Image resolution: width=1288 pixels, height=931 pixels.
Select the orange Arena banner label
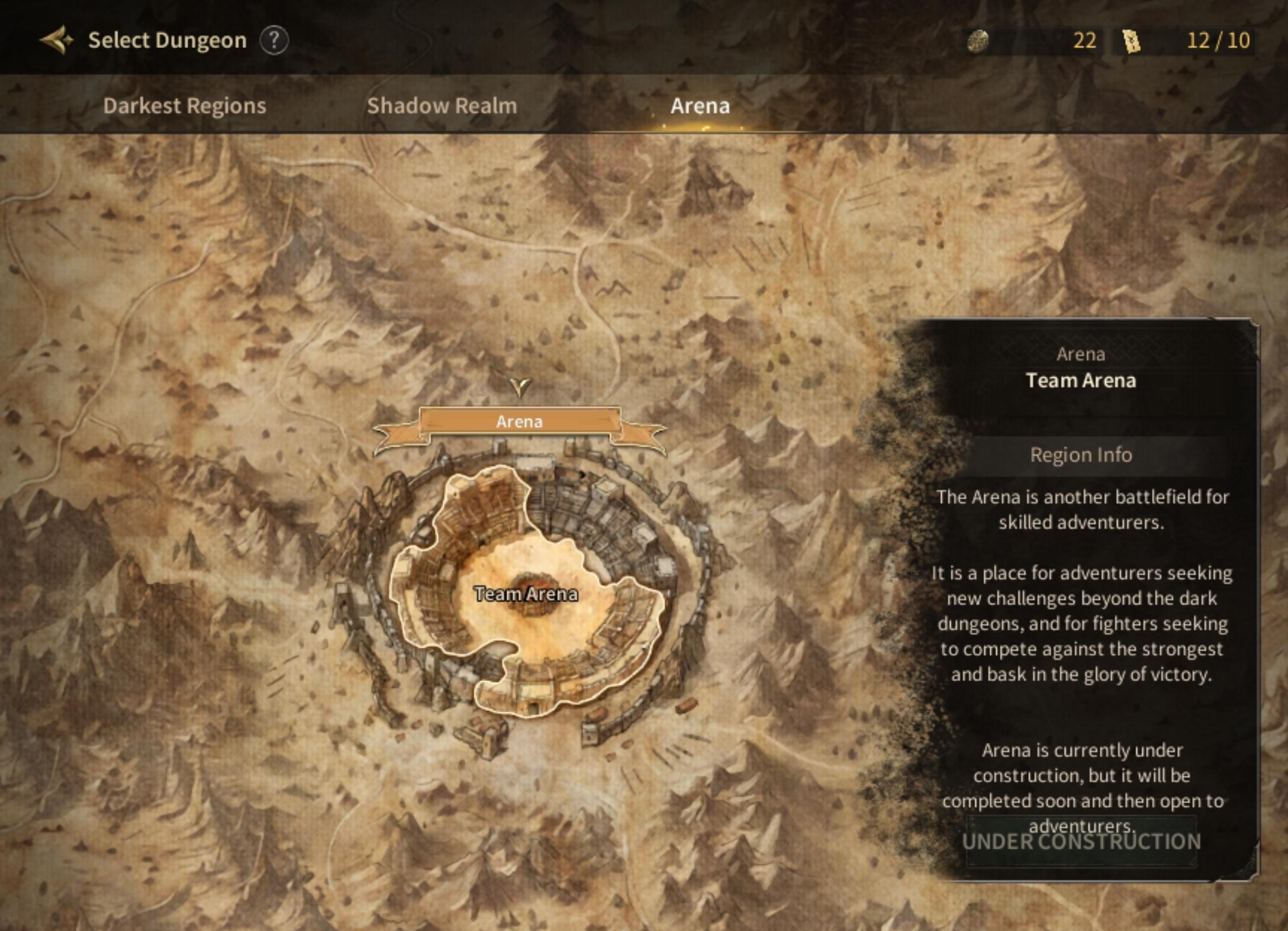(x=519, y=421)
